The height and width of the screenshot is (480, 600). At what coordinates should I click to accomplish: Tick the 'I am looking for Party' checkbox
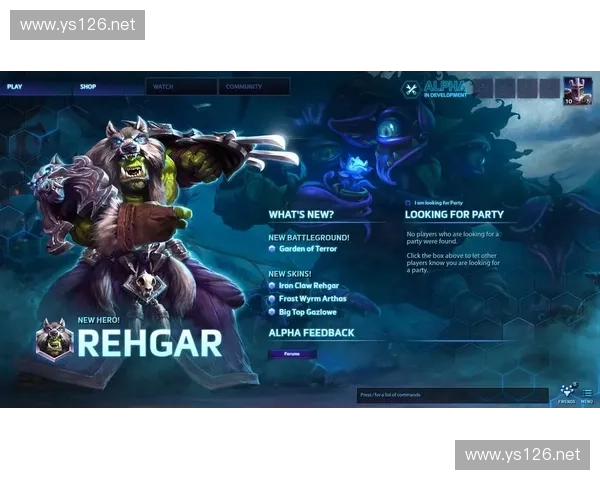[x=407, y=203]
